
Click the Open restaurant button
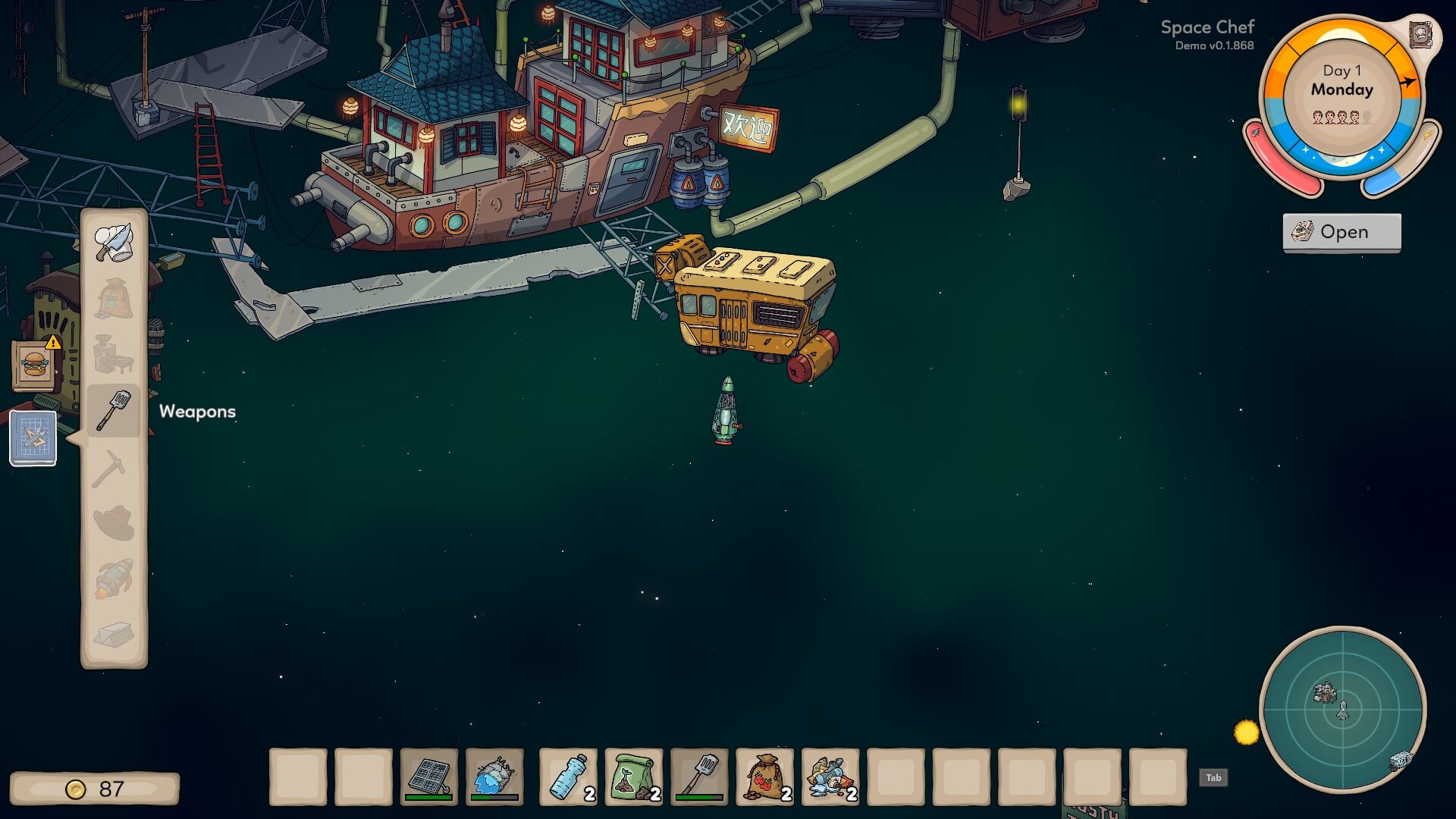(1341, 232)
